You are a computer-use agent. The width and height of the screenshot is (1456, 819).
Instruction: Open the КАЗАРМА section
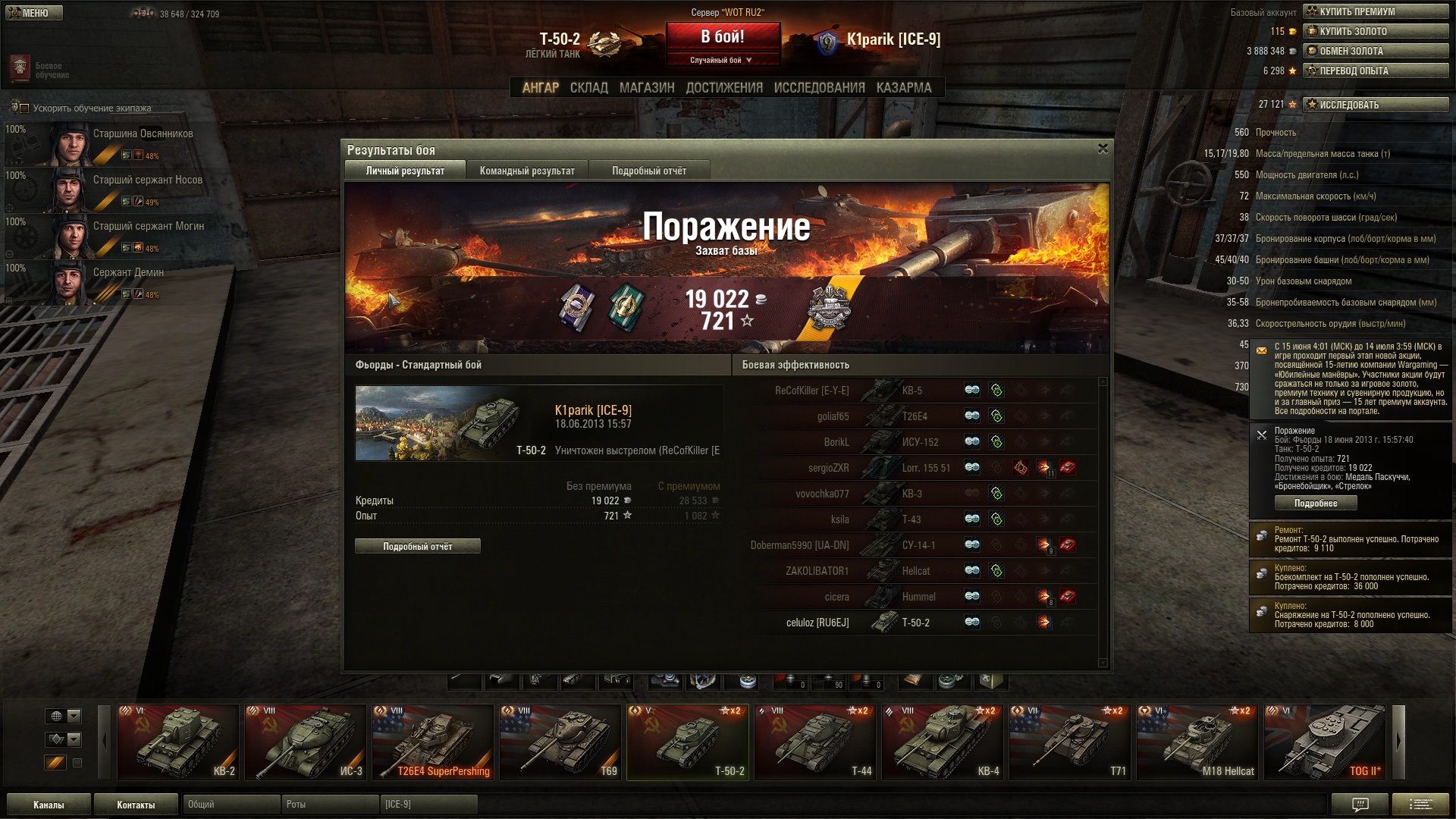point(903,88)
